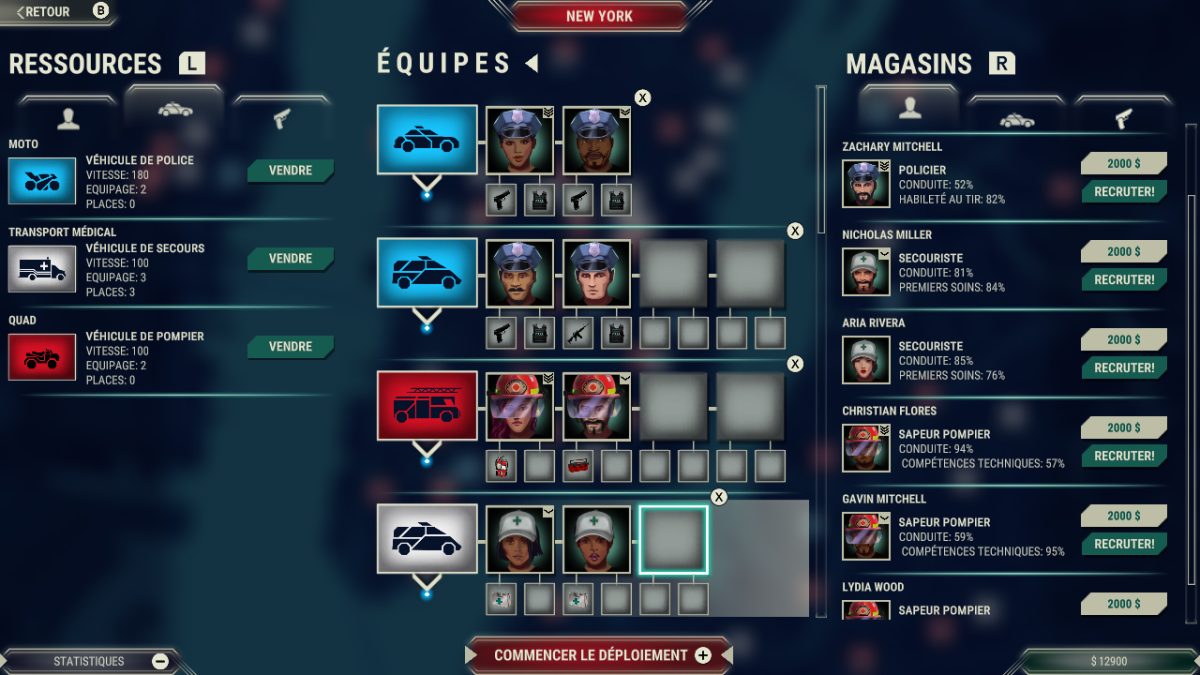Select the red fire truck team vehicle
Image resolution: width=1200 pixels, height=675 pixels.
point(426,404)
